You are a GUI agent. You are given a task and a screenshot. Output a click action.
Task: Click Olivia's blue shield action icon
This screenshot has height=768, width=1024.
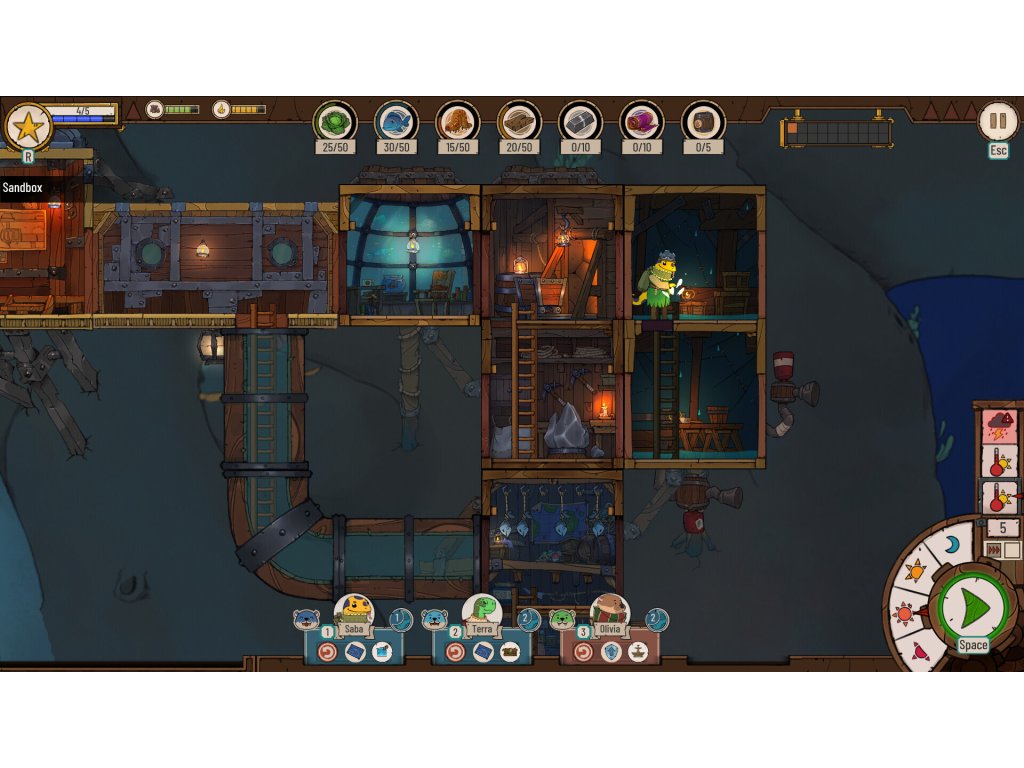(610, 652)
